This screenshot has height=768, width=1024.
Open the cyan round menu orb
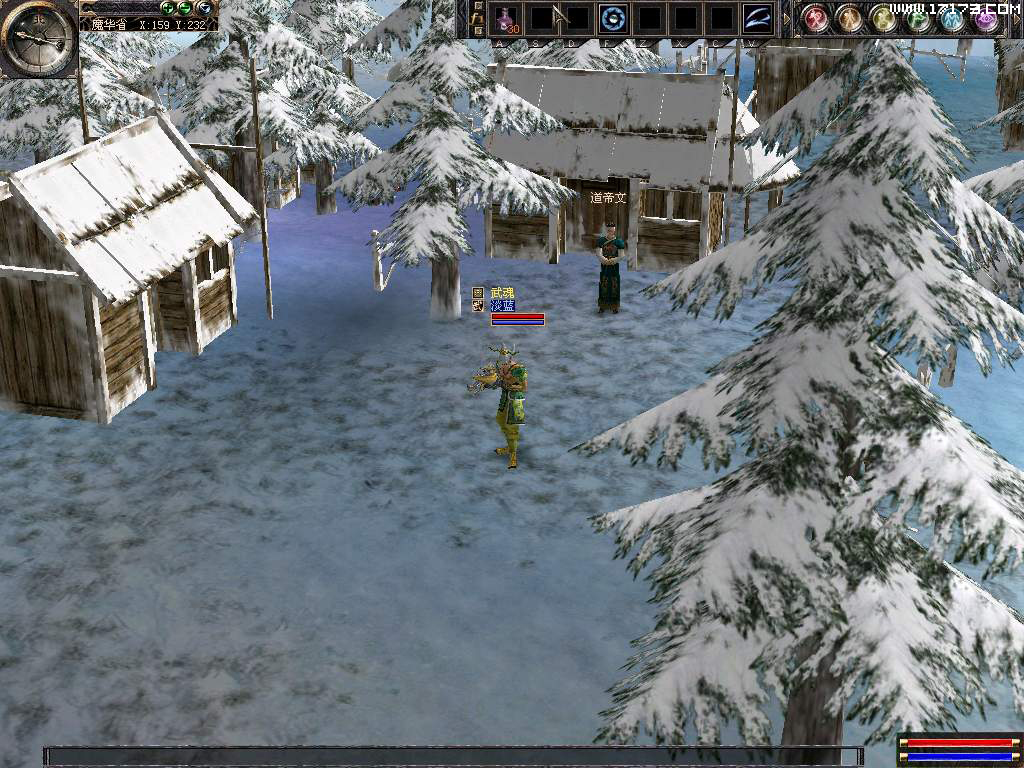point(951,19)
